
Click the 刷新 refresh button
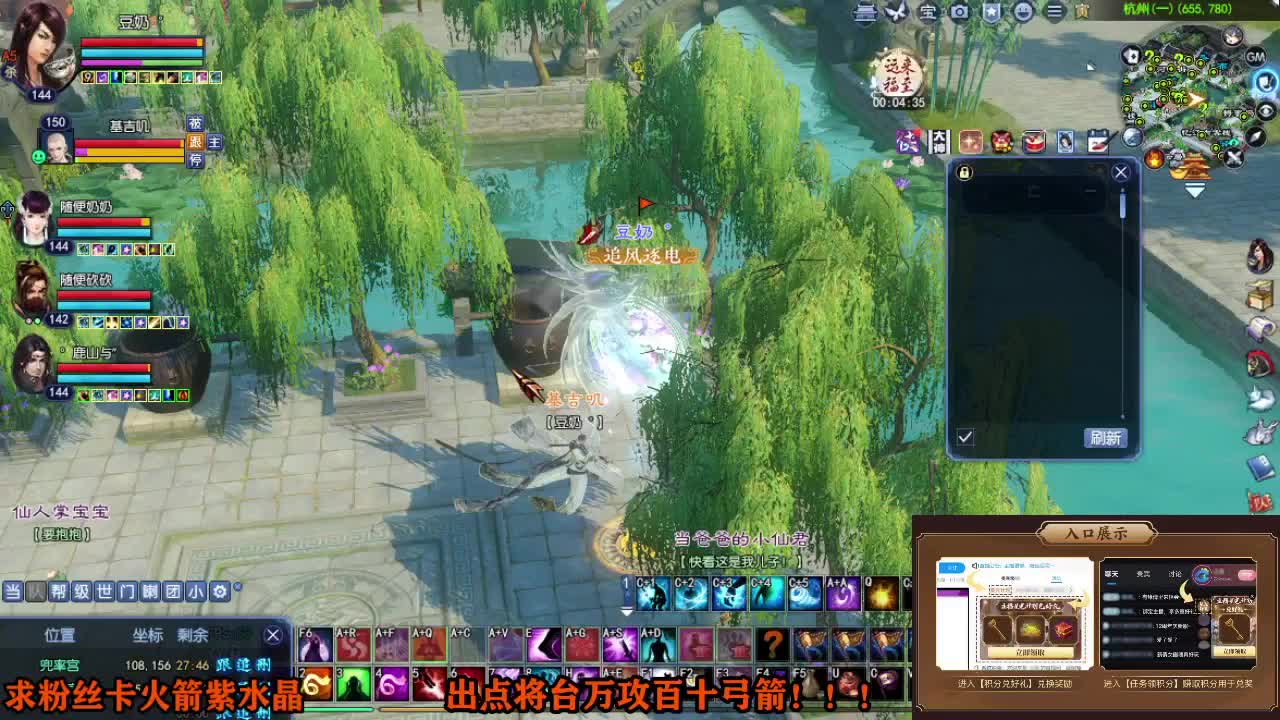click(1106, 438)
